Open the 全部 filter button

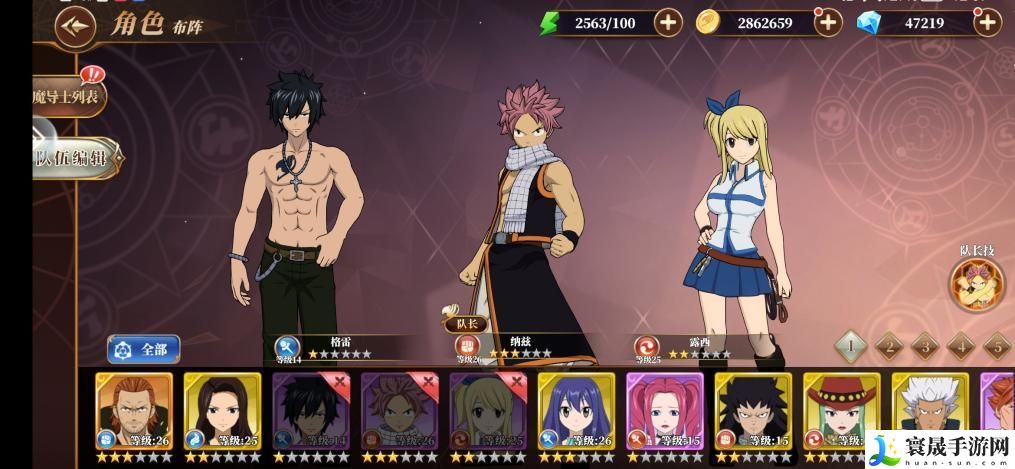click(x=144, y=349)
